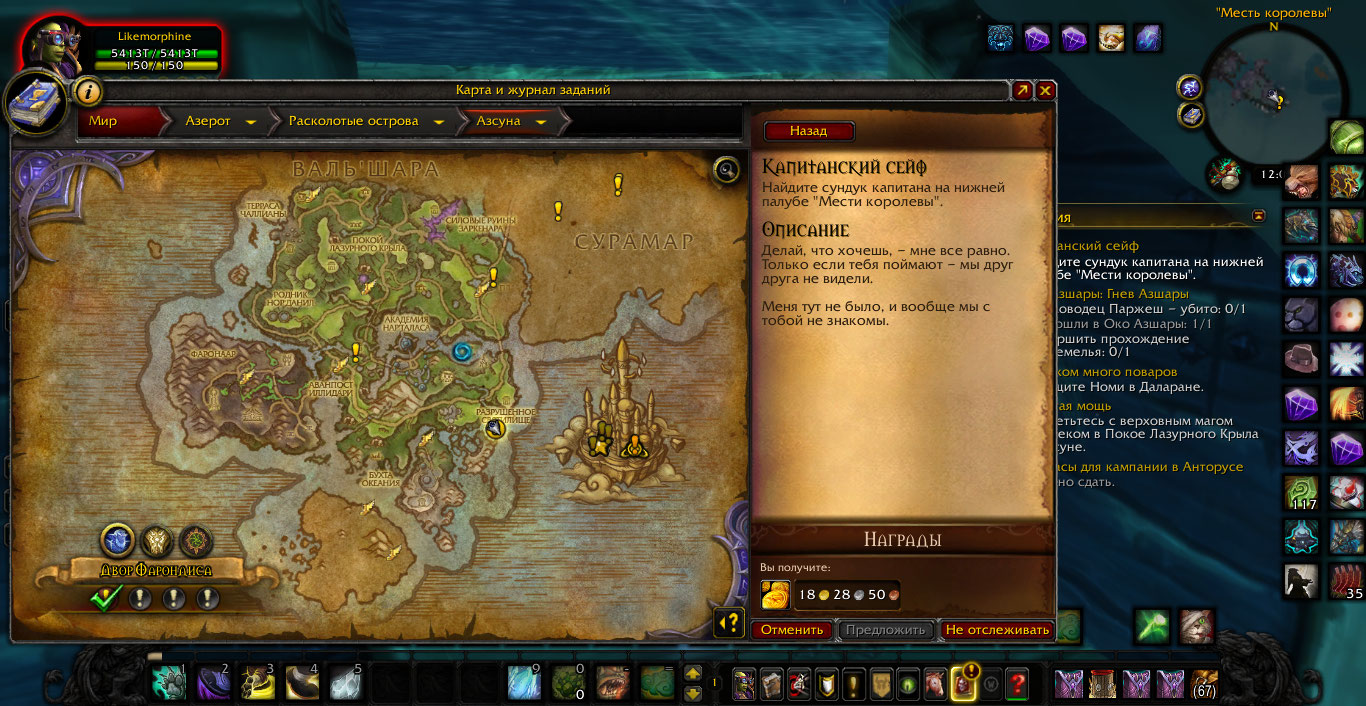Image resolution: width=1366 pixels, height=706 pixels.
Task: Activate the paw ability in slot 1
Action: [169, 683]
